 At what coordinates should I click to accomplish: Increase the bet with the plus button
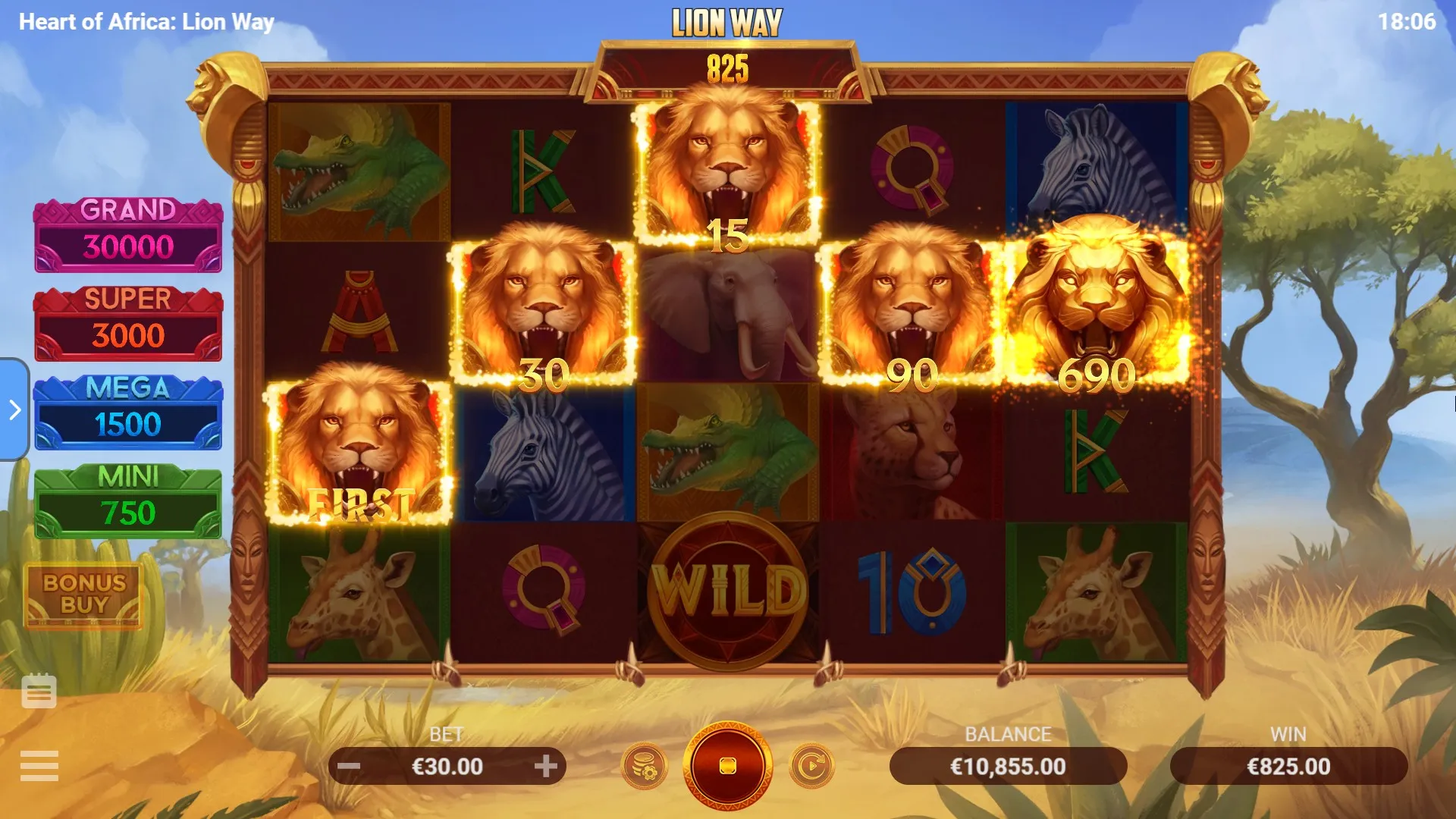click(x=545, y=766)
